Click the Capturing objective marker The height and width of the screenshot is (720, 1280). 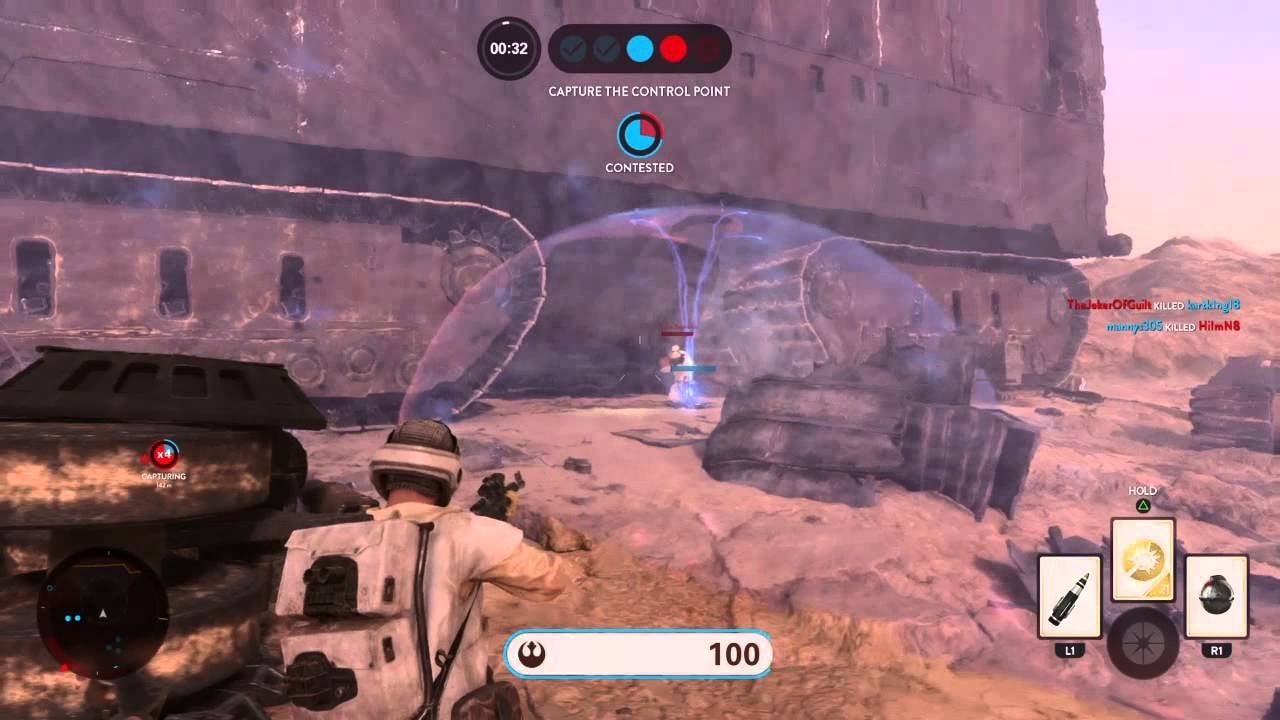click(x=164, y=455)
